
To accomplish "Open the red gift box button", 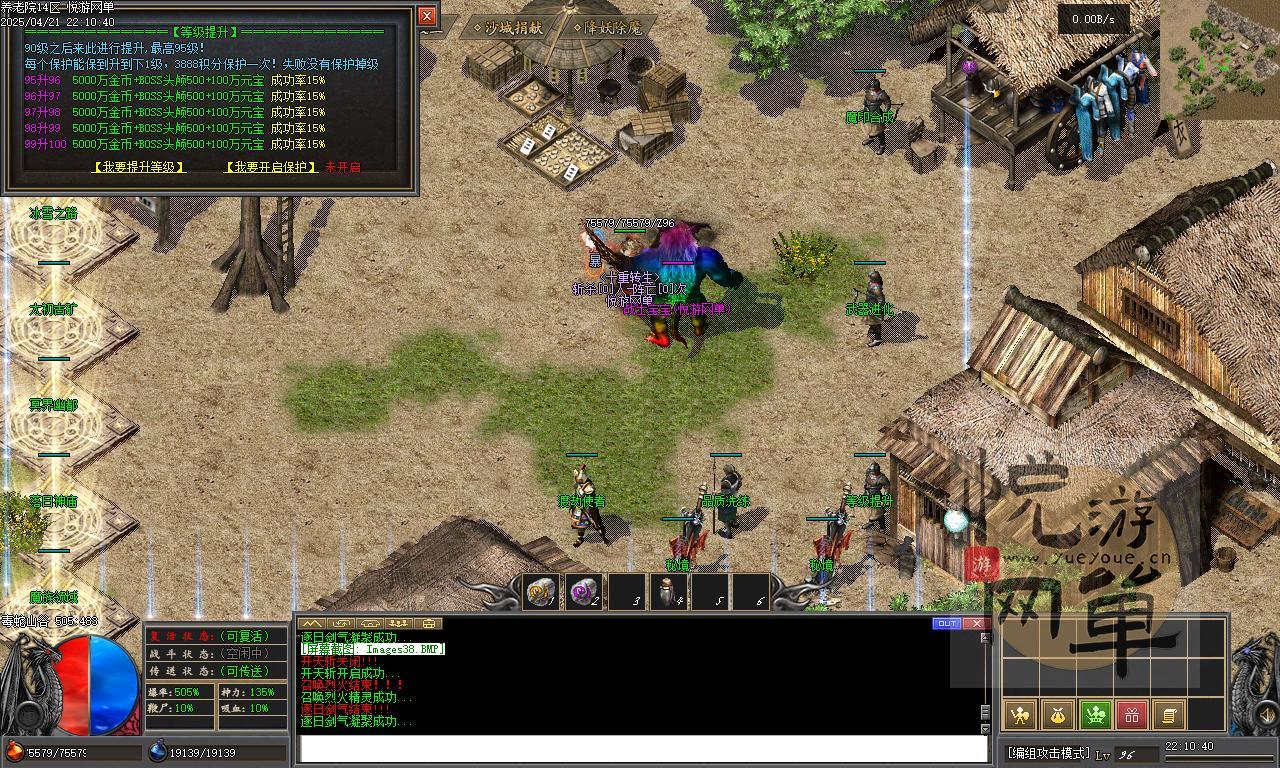I will tap(1131, 714).
